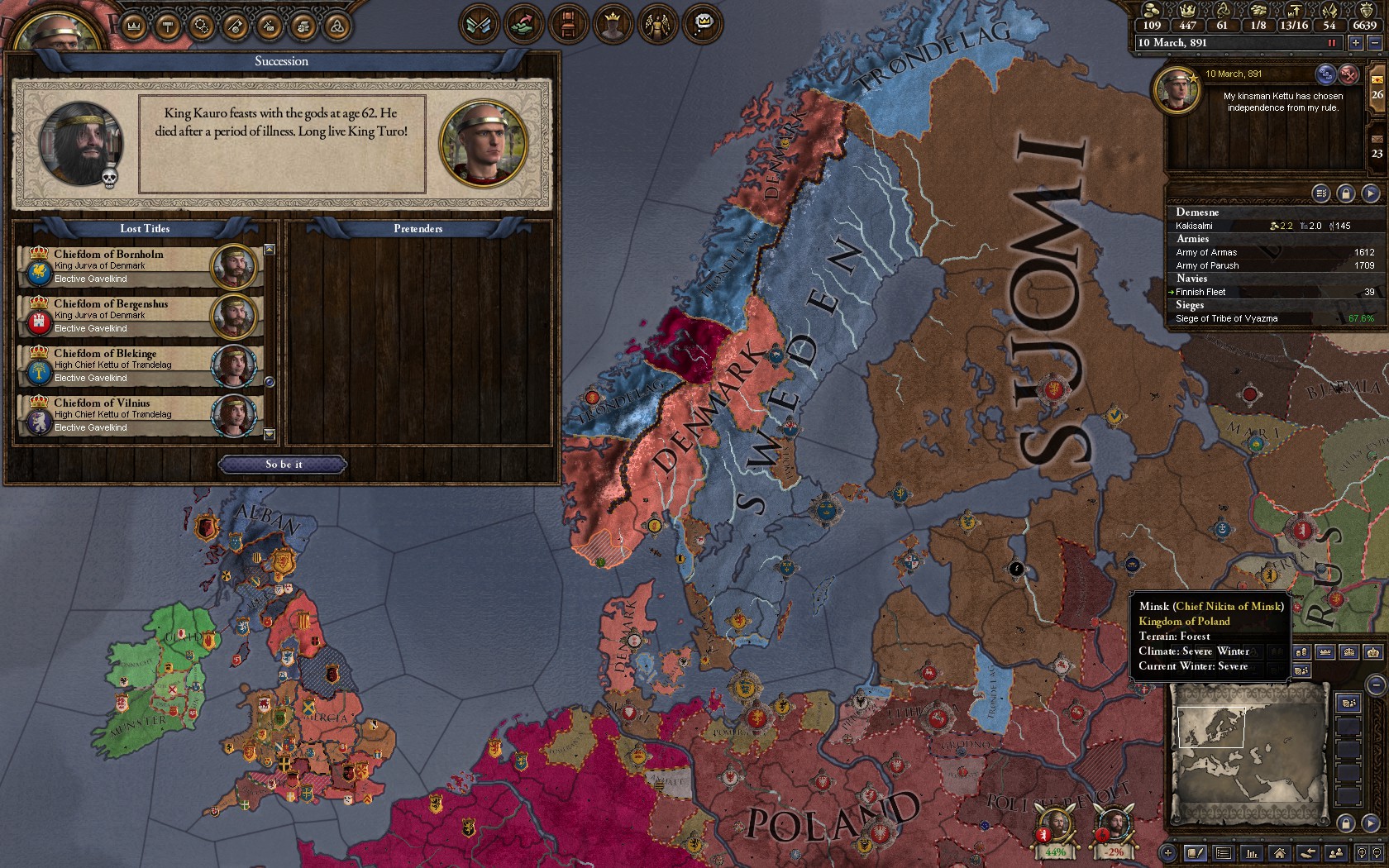
Task: Open the Religion triquetra menu
Action: click(337, 26)
